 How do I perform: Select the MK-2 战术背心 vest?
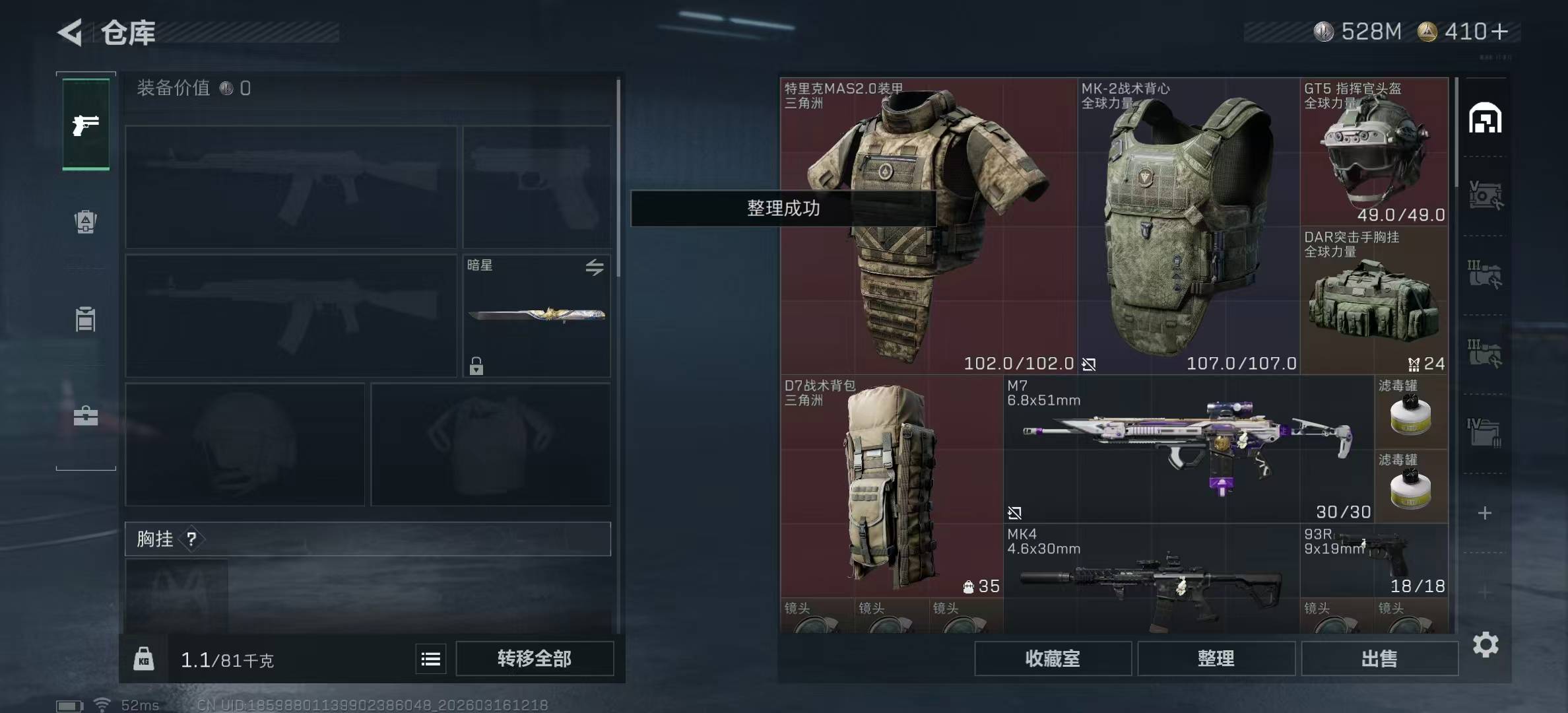pos(1188,226)
